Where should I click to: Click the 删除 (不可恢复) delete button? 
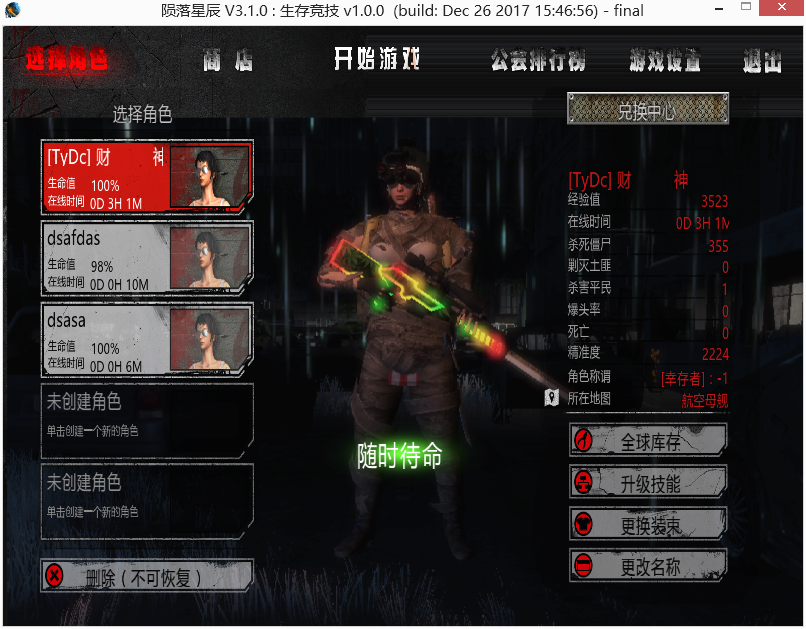[147, 576]
